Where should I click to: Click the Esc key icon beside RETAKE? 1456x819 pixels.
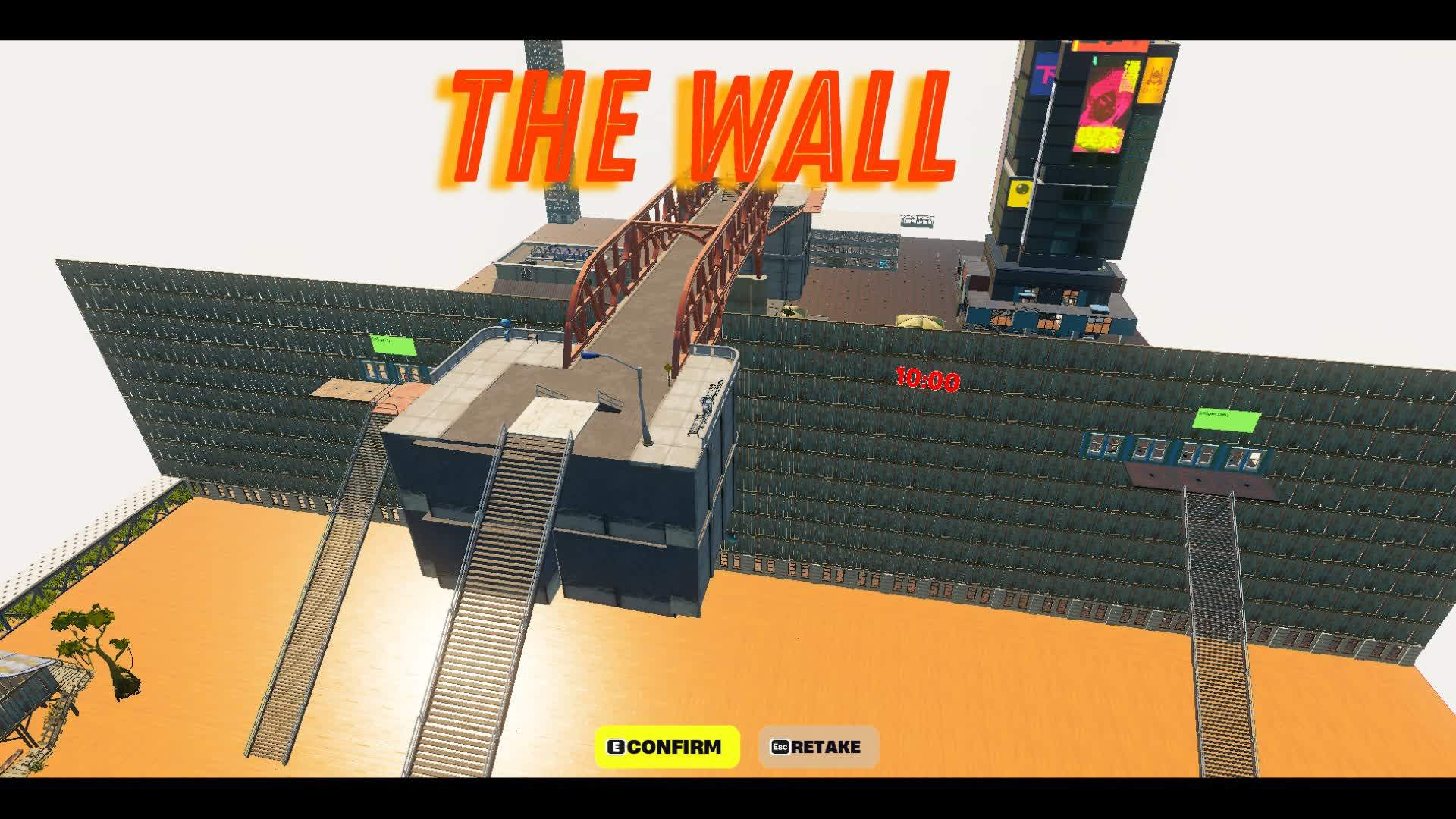[780, 746]
